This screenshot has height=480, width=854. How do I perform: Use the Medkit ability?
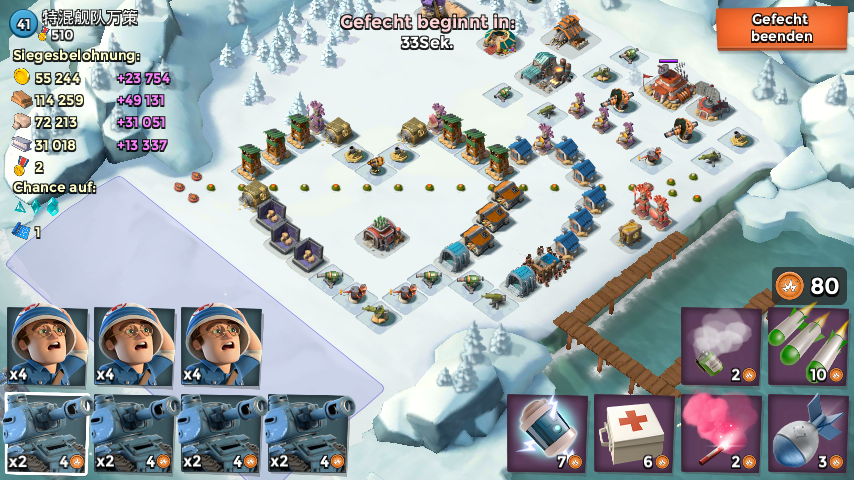[x=634, y=433]
